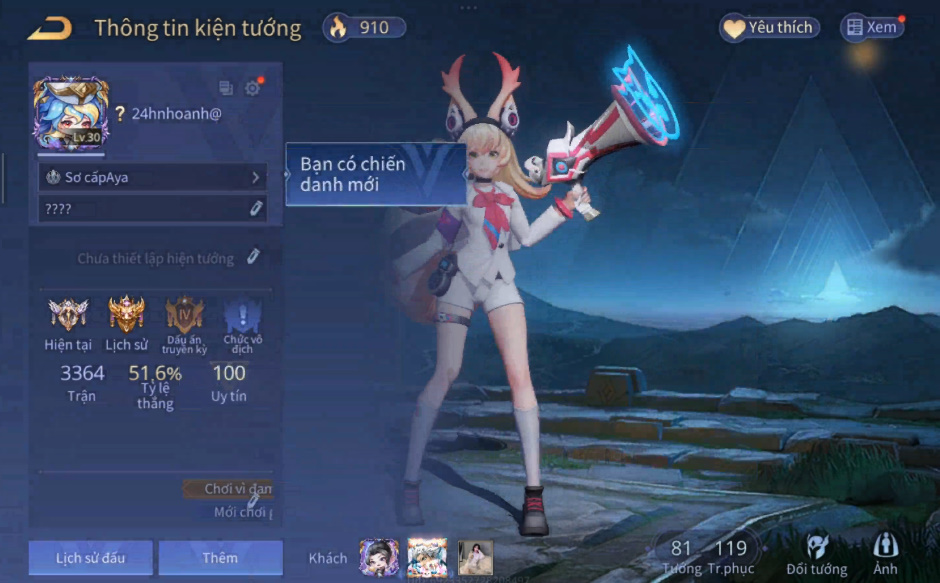Open Lịch sử đấu match history
Screen dimensions: 940x583
(90, 558)
